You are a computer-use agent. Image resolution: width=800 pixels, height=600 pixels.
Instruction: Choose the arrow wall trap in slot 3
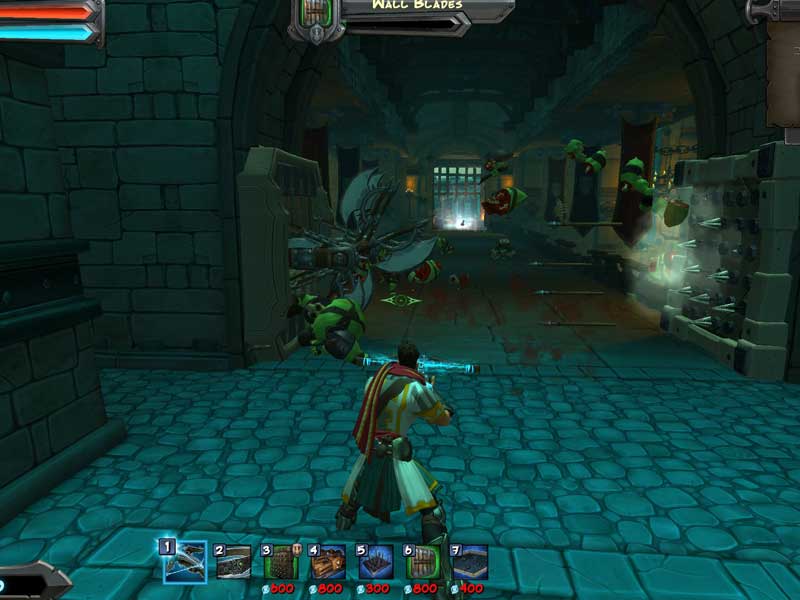[x=281, y=562]
